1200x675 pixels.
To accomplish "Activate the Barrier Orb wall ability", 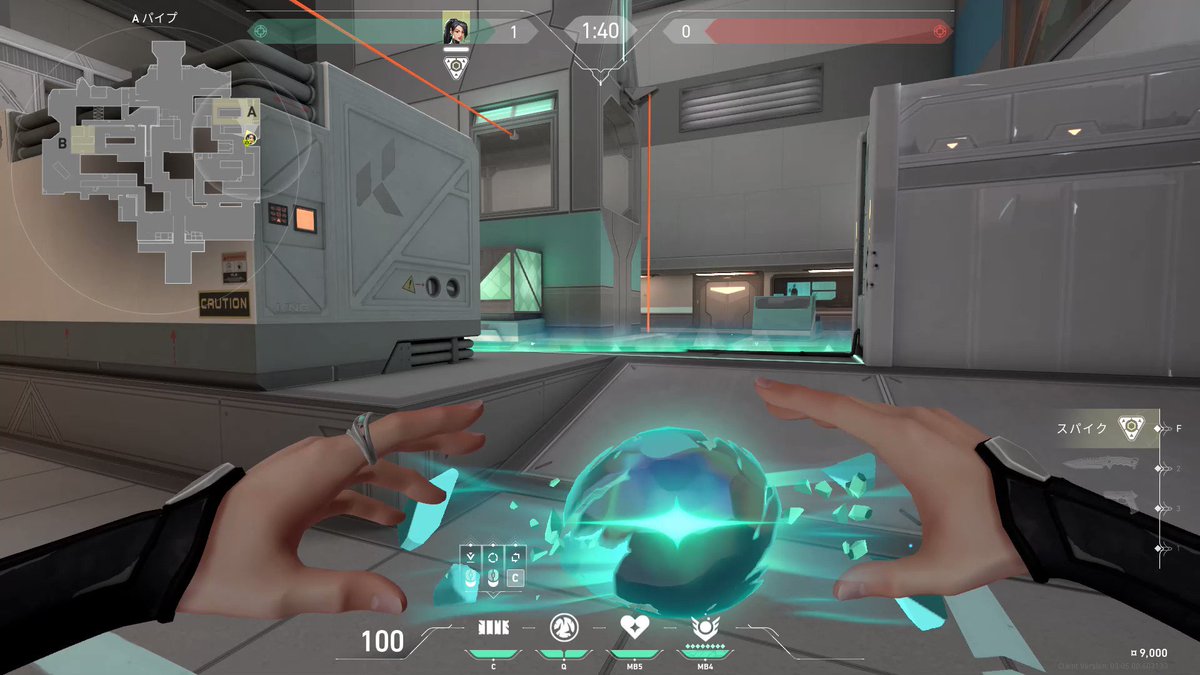I will point(493,627).
